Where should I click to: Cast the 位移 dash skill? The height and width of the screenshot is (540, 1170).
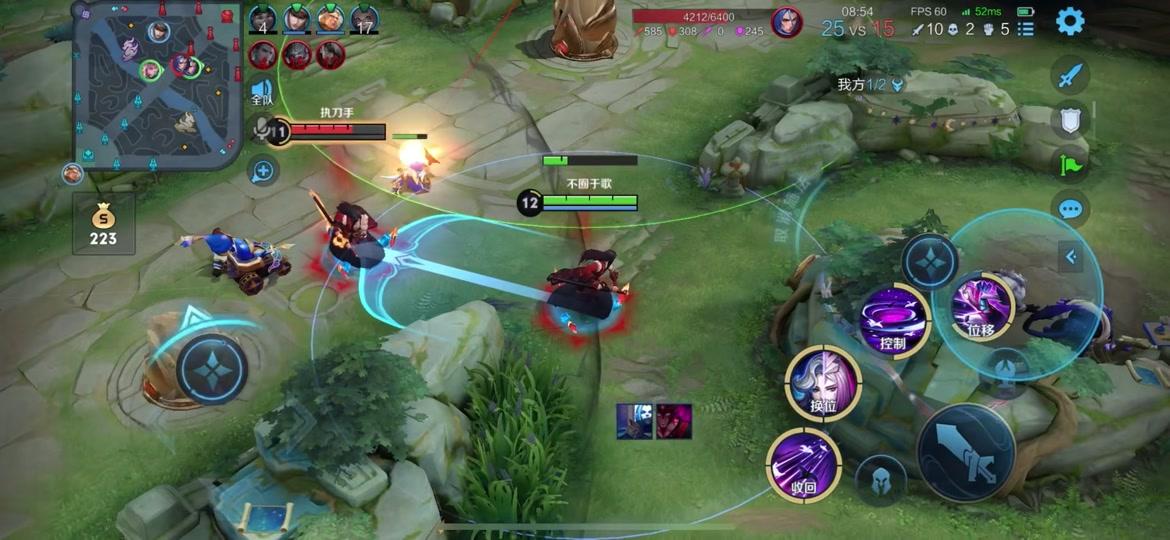(981, 306)
